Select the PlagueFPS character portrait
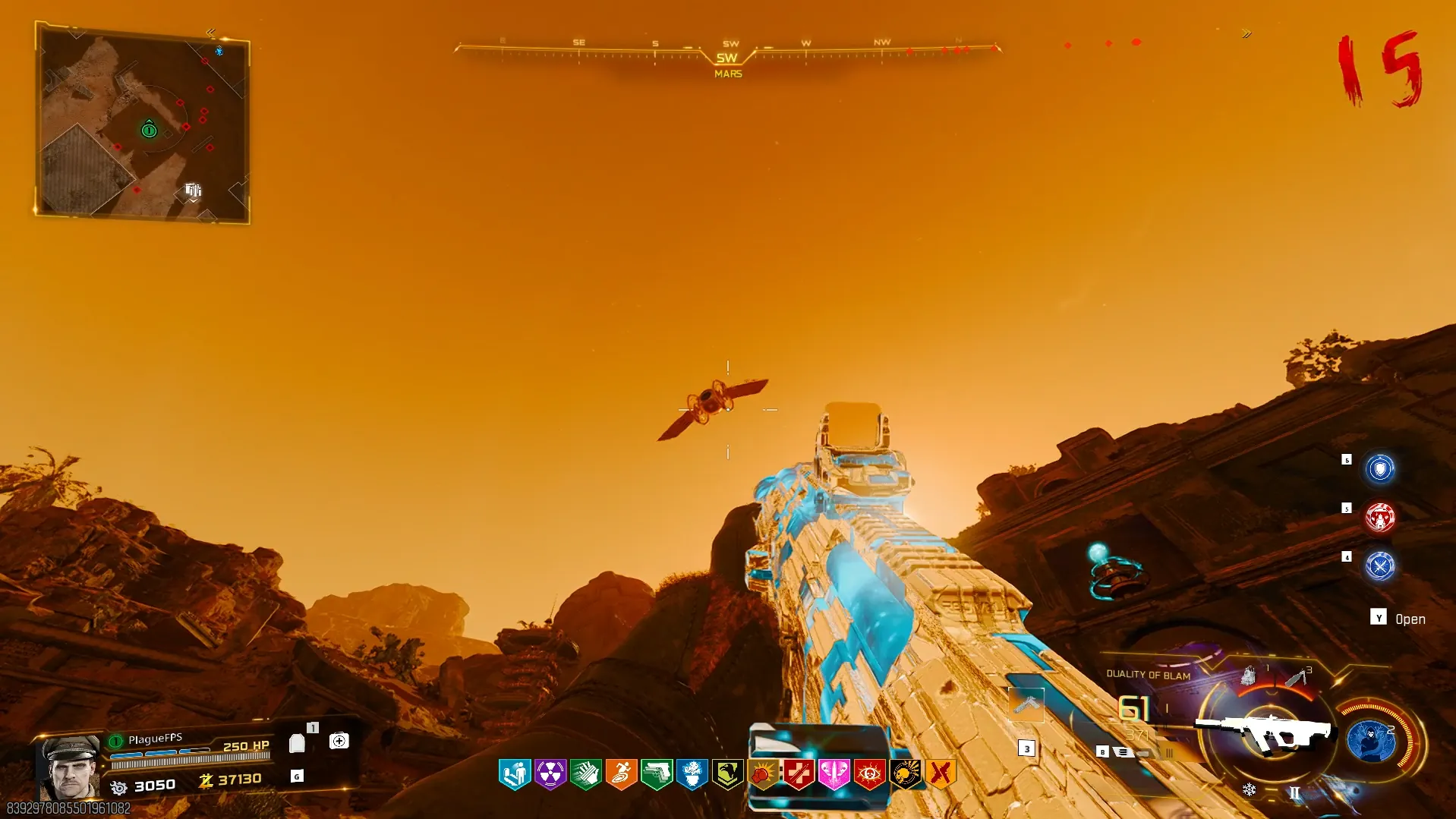 click(71, 767)
